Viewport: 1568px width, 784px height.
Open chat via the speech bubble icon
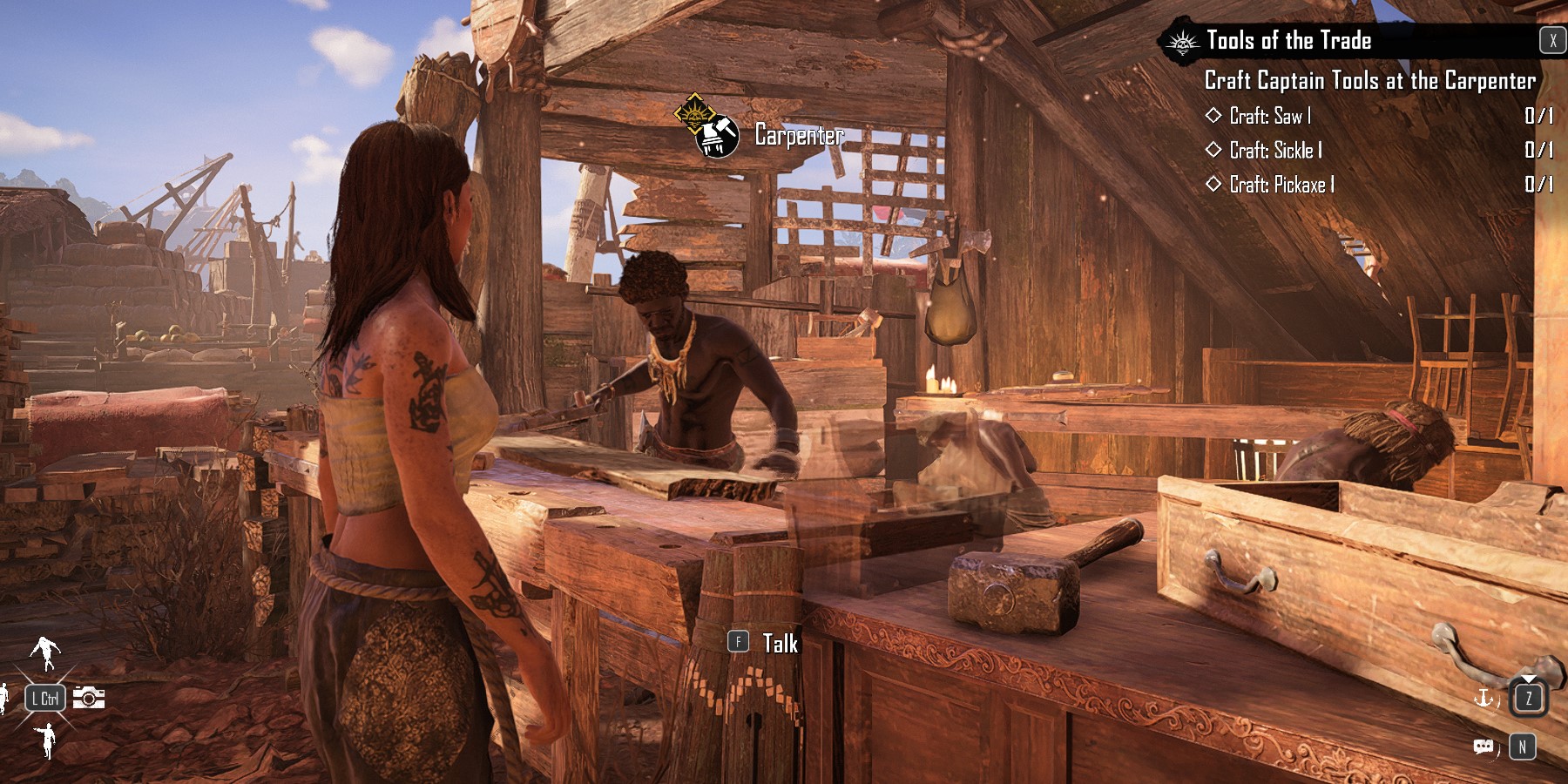coord(1483,747)
